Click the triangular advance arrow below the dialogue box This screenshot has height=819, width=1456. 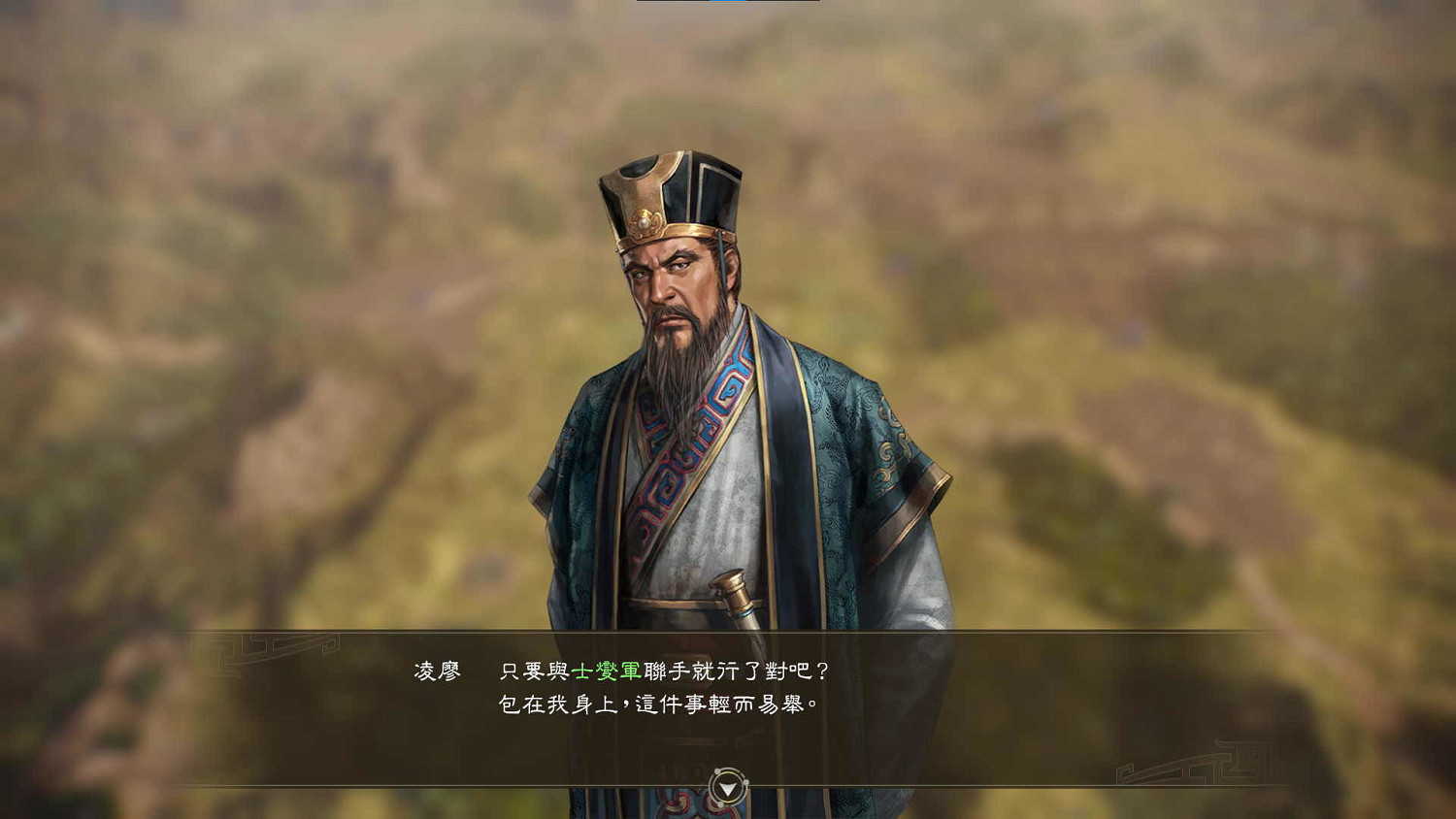click(x=728, y=790)
